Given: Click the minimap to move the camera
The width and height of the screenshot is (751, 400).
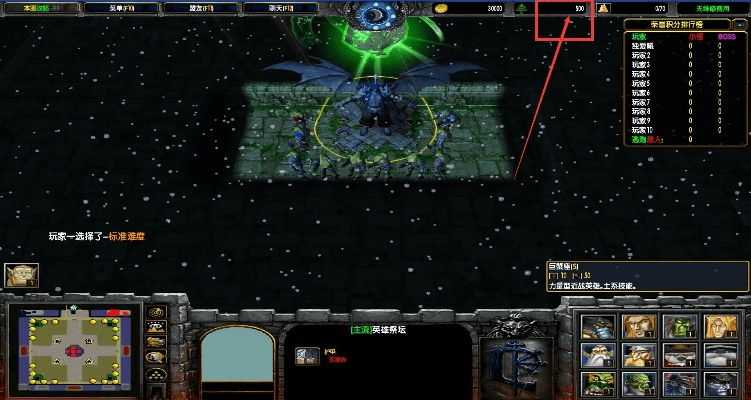Looking at the screenshot, I should [x=76, y=347].
